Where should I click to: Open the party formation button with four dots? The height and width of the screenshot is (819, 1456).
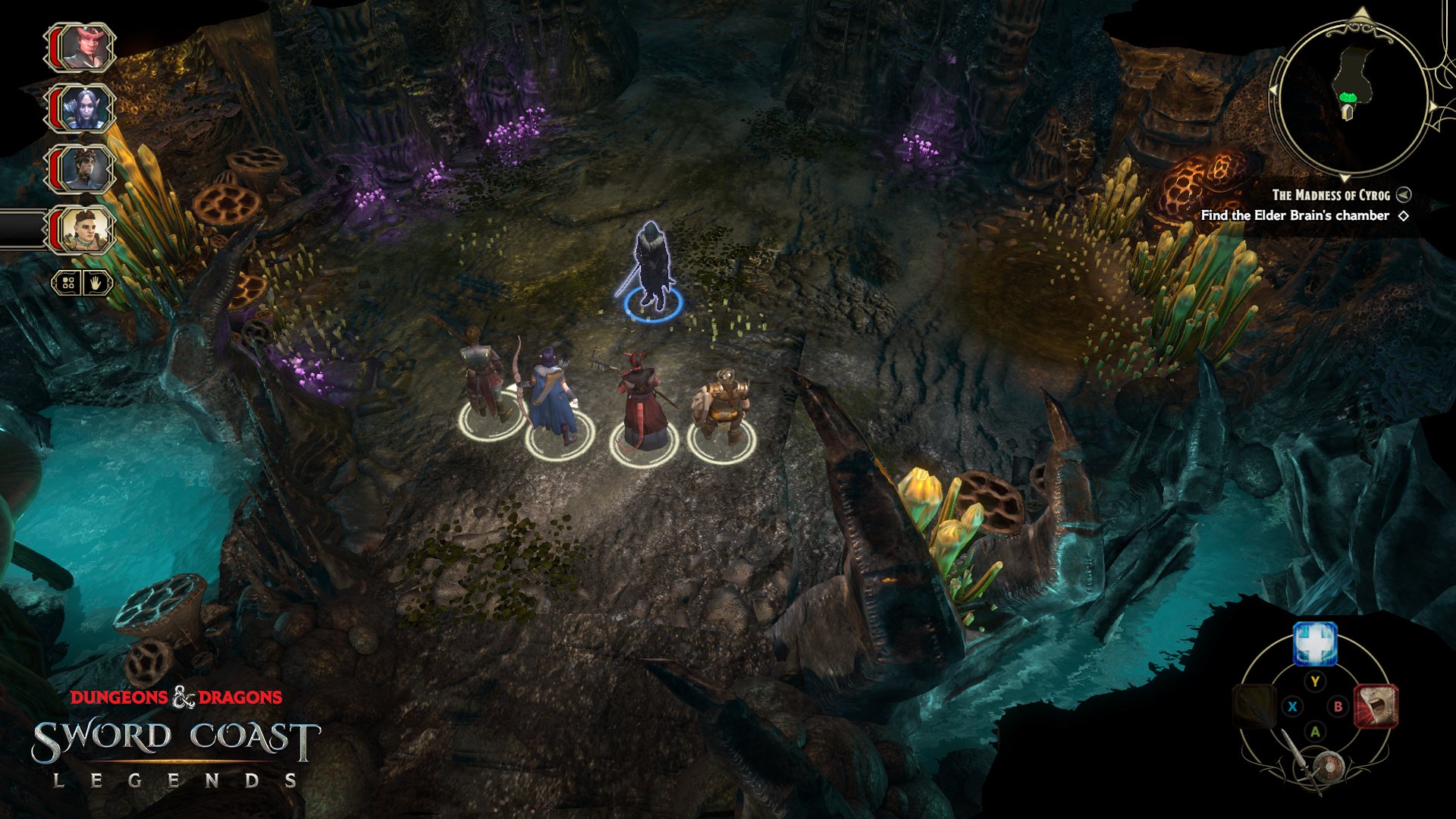(x=67, y=284)
